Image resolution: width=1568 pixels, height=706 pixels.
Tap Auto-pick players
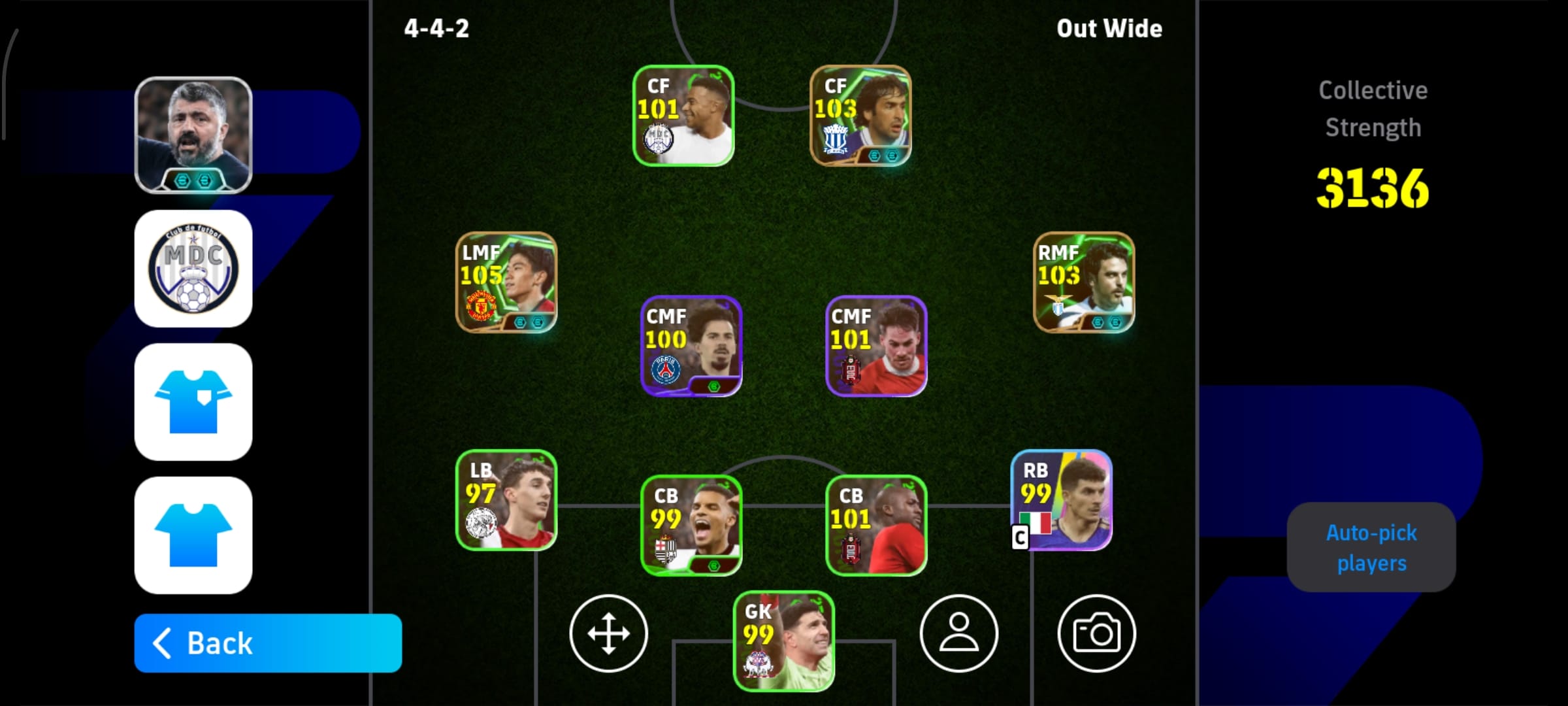(1371, 548)
